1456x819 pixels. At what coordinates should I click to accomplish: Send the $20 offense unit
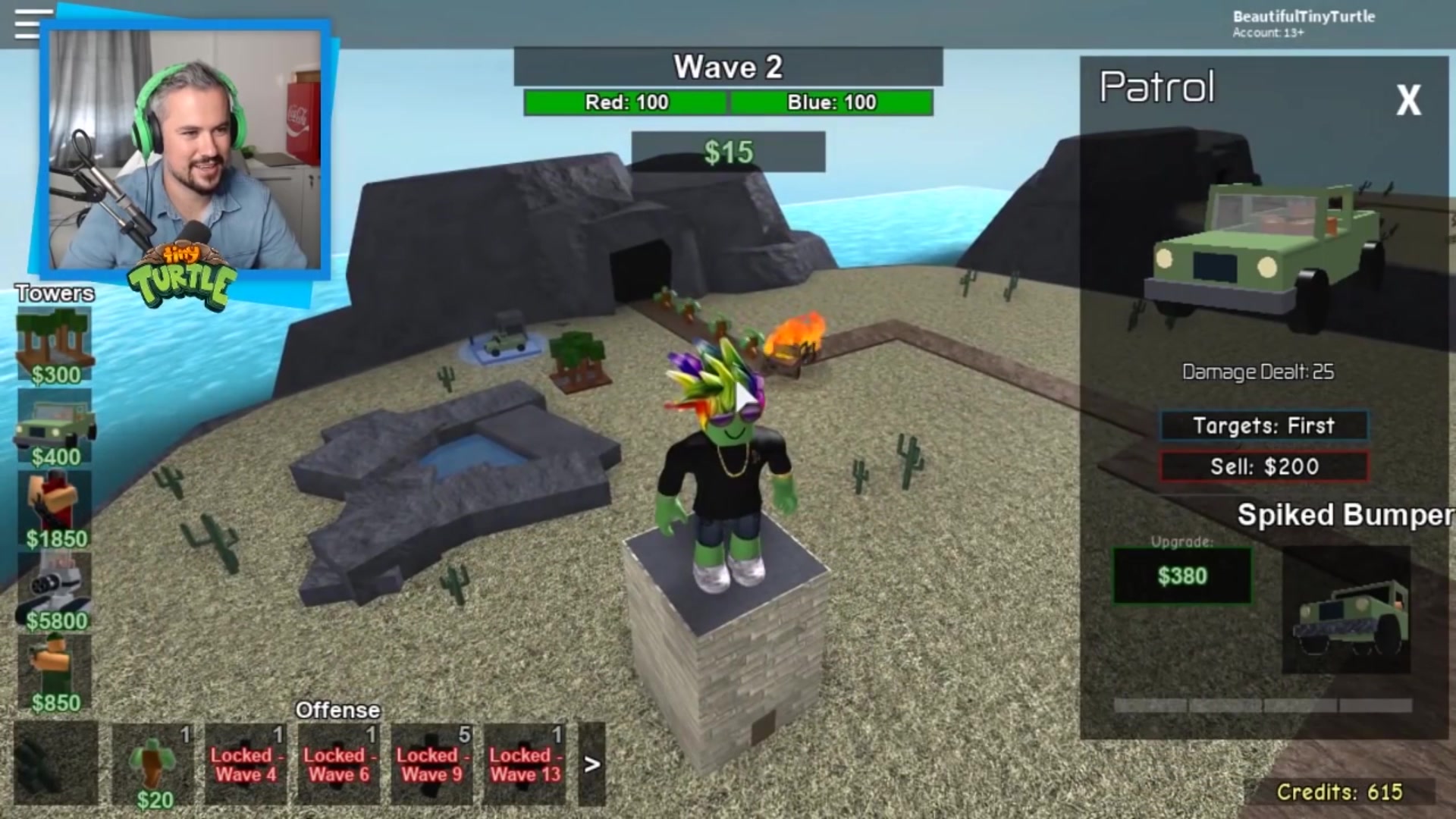tap(154, 764)
